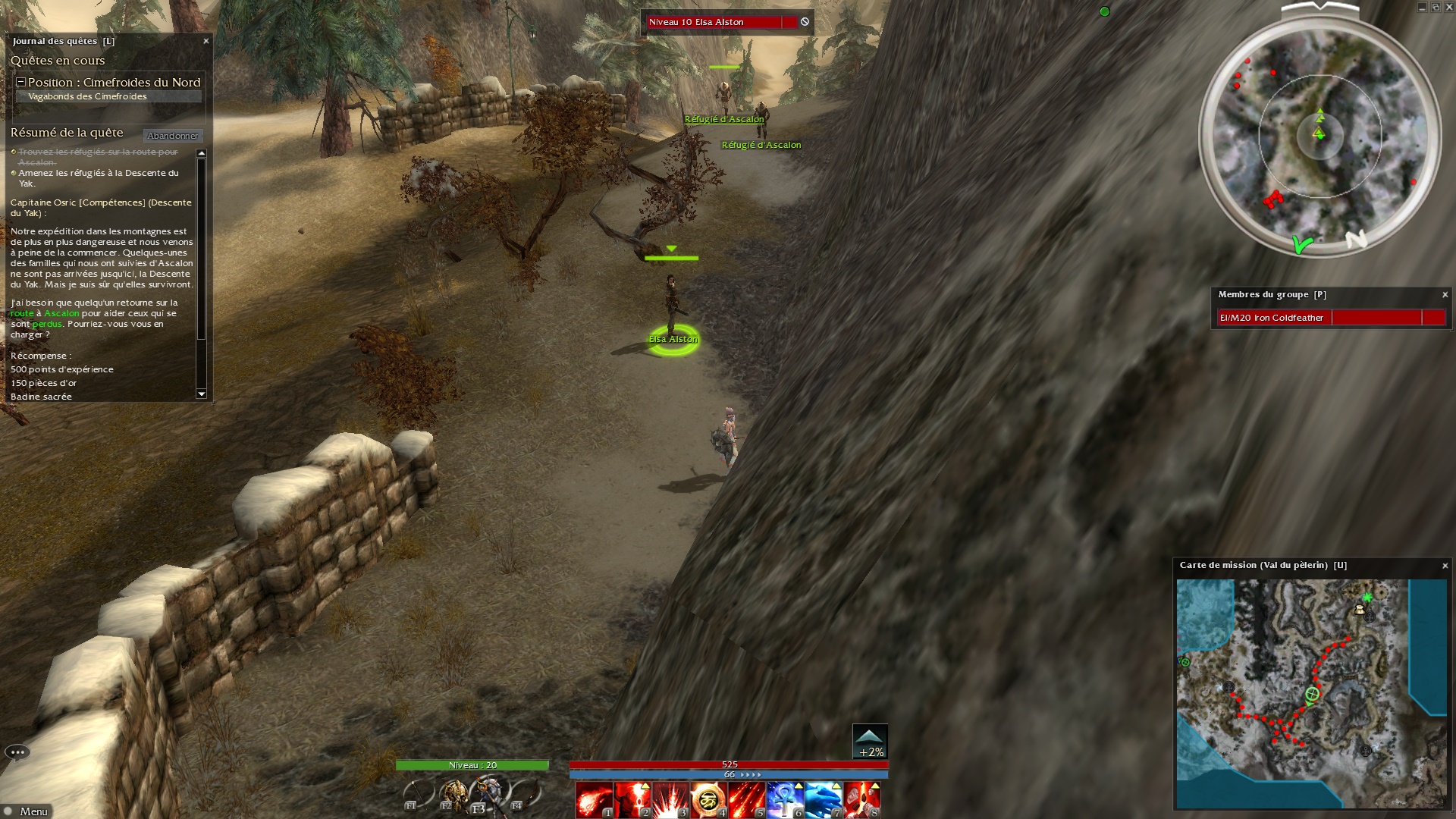The image size is (1456, 819).
Task: Click the morale boost +2% icon
Action: (870, 742)
